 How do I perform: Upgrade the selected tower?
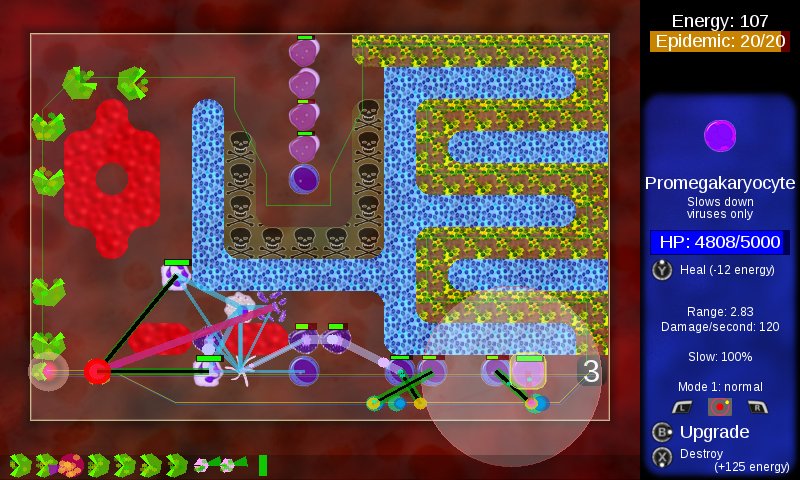coord(662,432)
